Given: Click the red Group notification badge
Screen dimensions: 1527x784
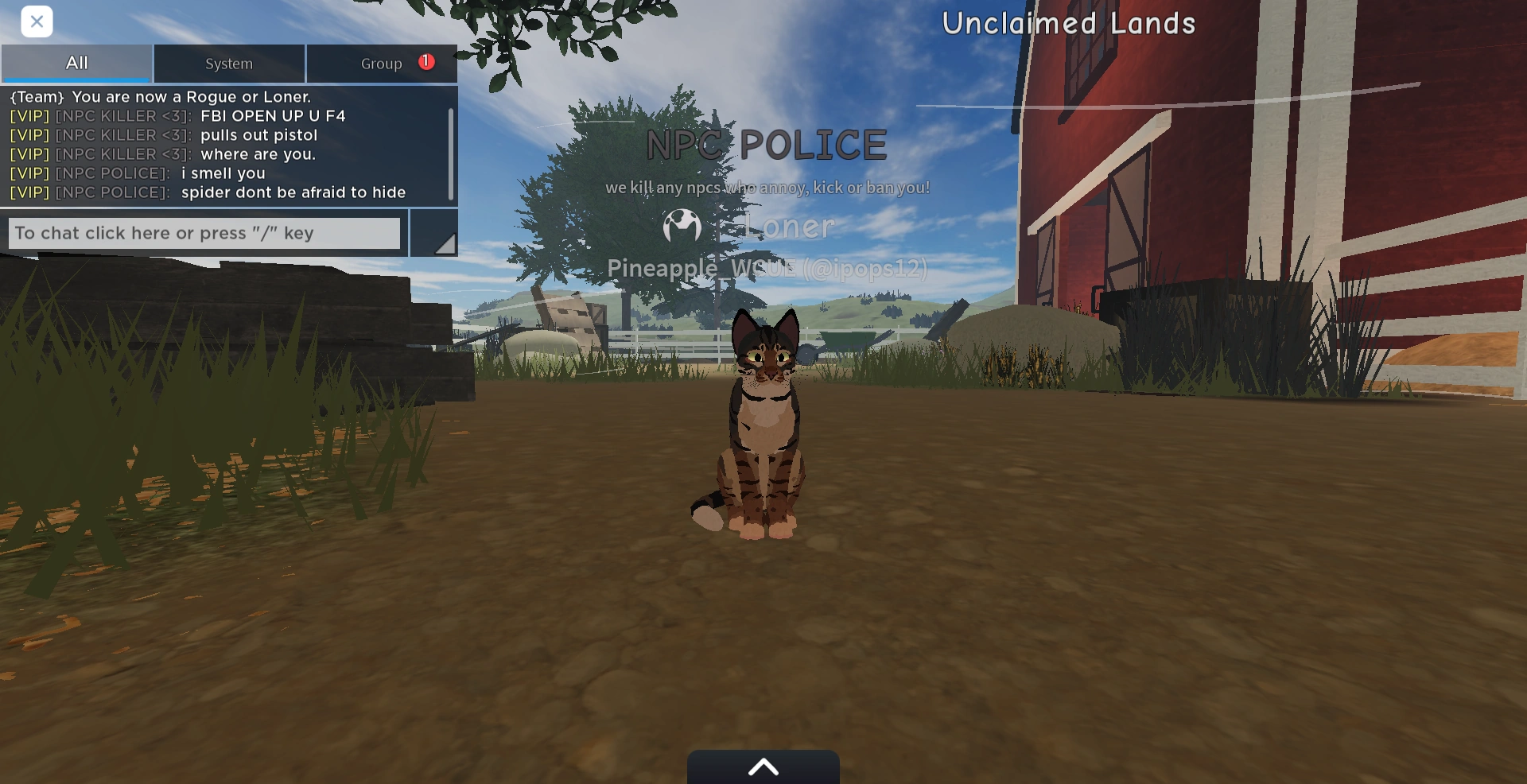Looking at the screenshot, I should coord(425,60).
